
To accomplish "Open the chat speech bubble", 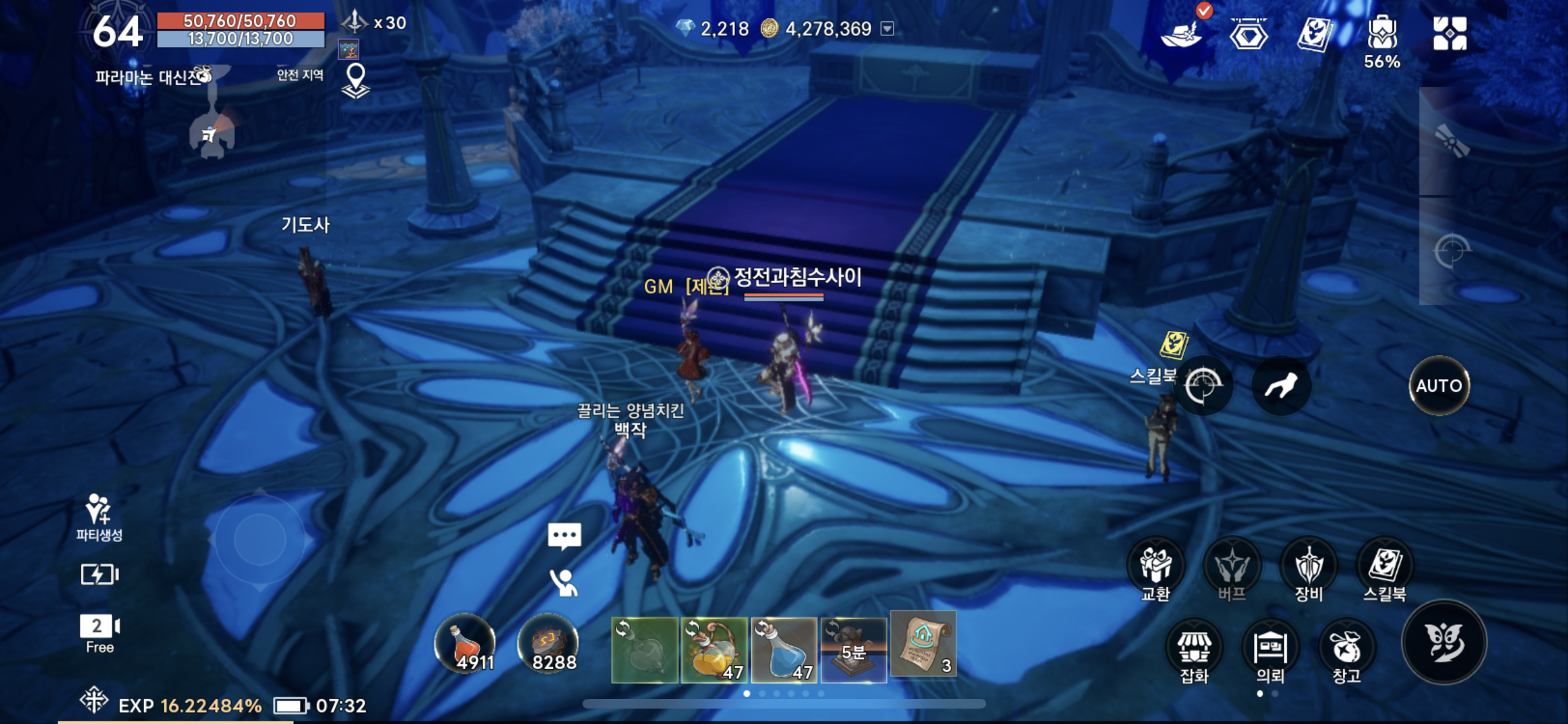I will (x=565, y=536).
